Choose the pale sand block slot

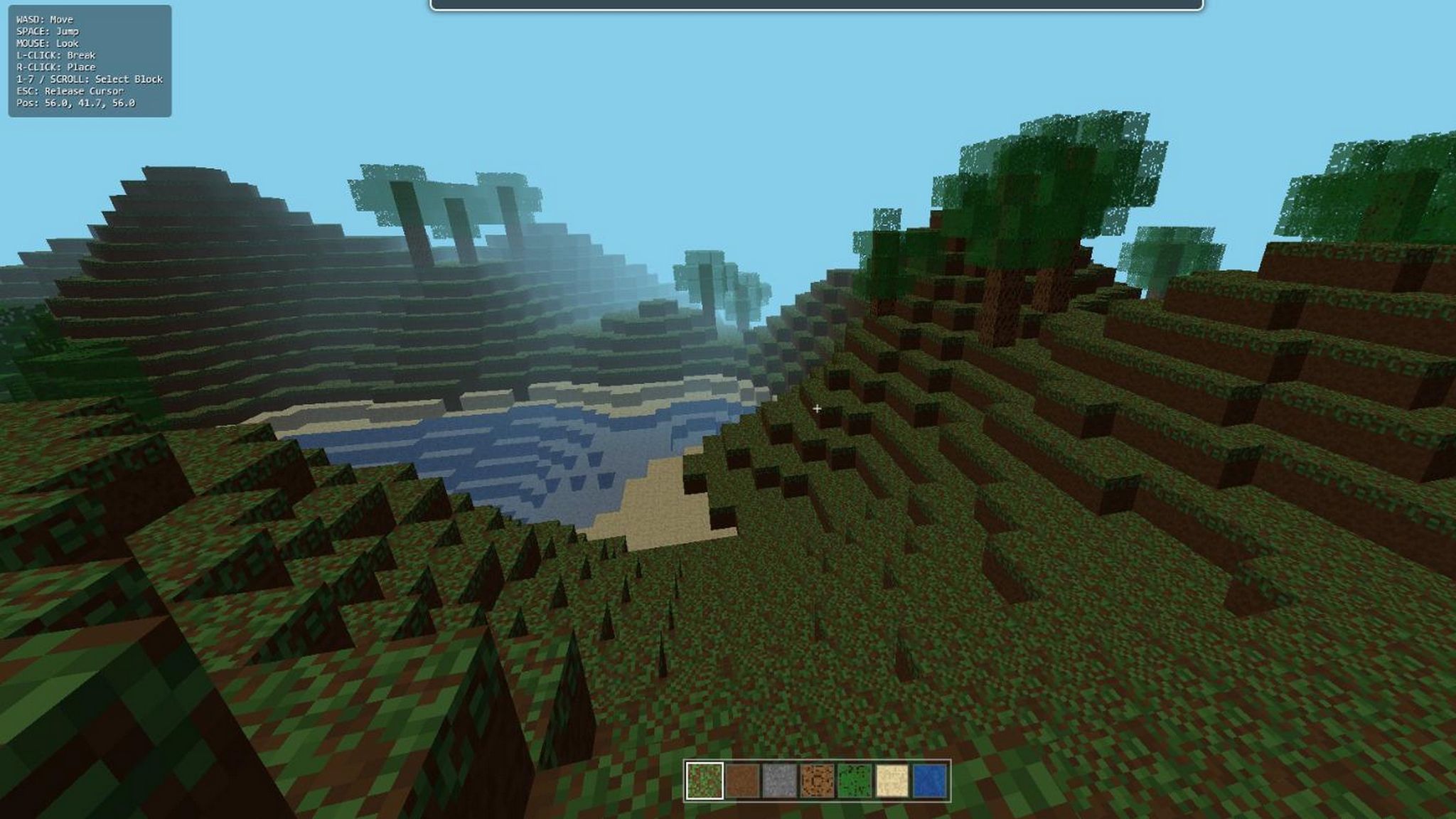pyautogui.click(x=892, y=781)
